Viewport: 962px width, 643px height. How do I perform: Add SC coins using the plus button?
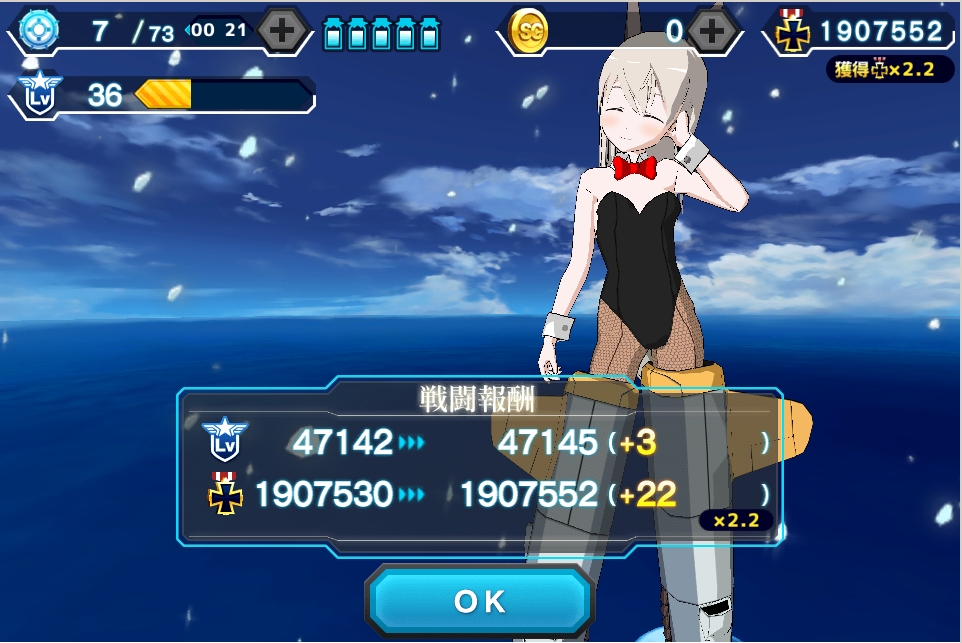point(712,31)
